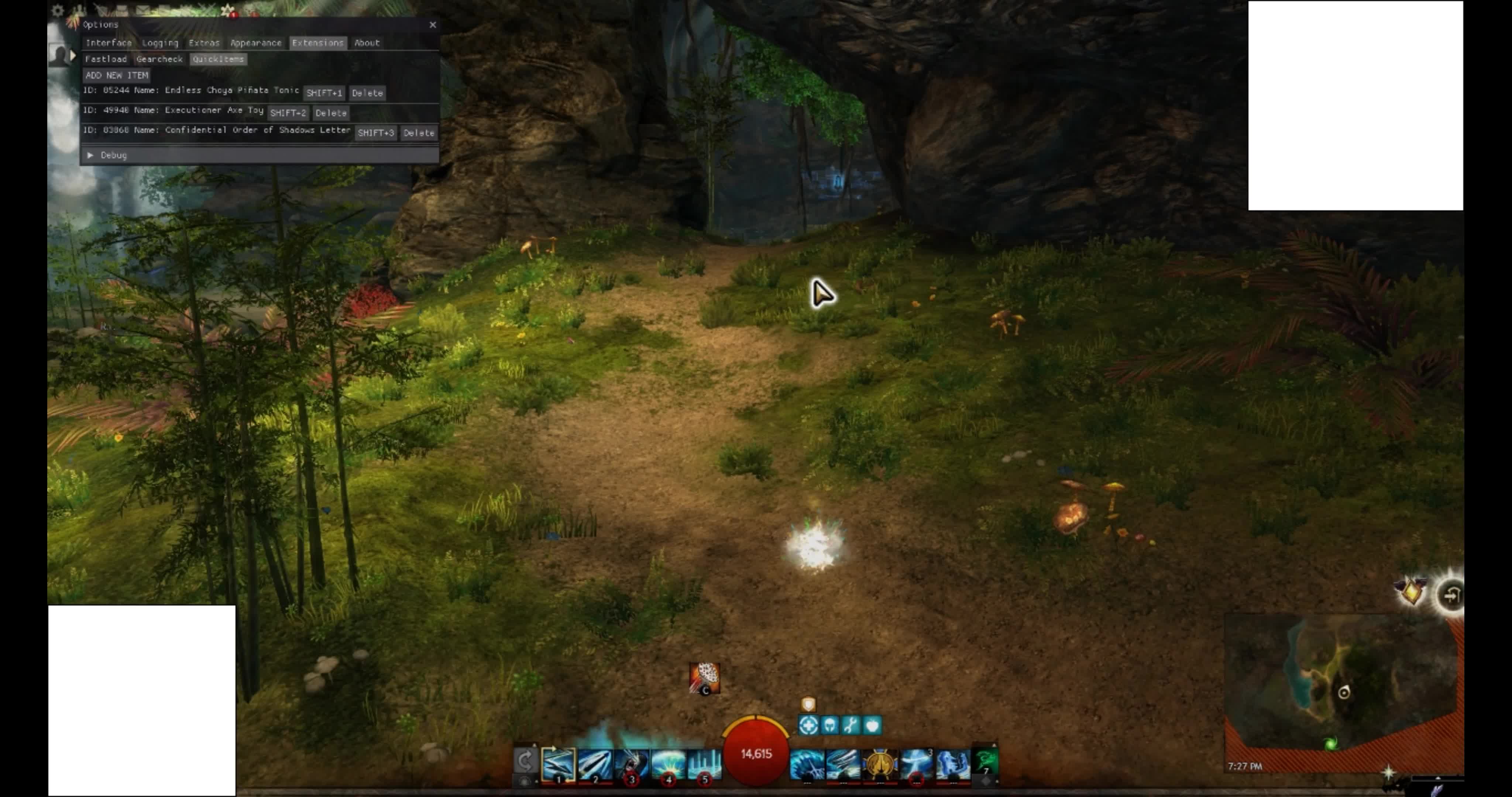Switch to the Interface tab
The width and height of the screenshot is (1512, 797).
[109, 43]
